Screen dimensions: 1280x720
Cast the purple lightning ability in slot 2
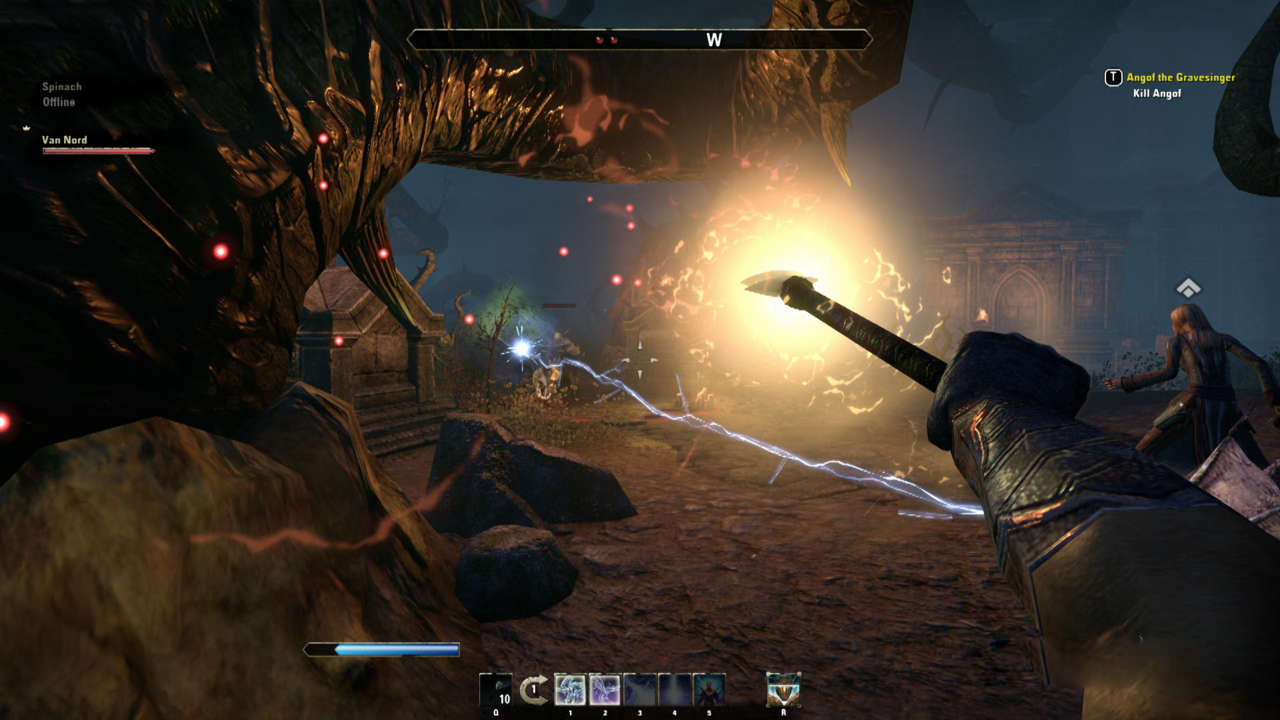coord(604,690)
